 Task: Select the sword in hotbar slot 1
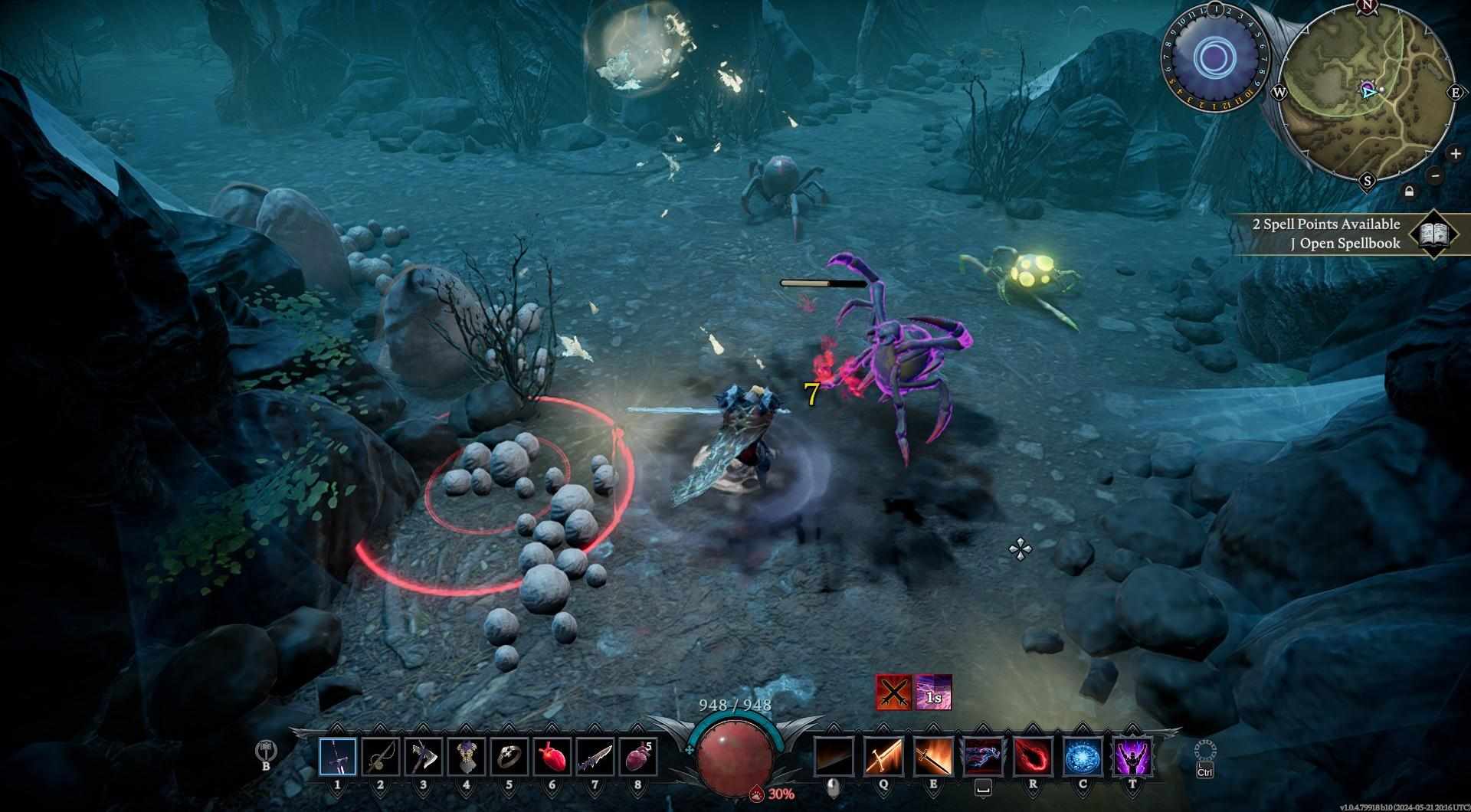click(338, 757)
